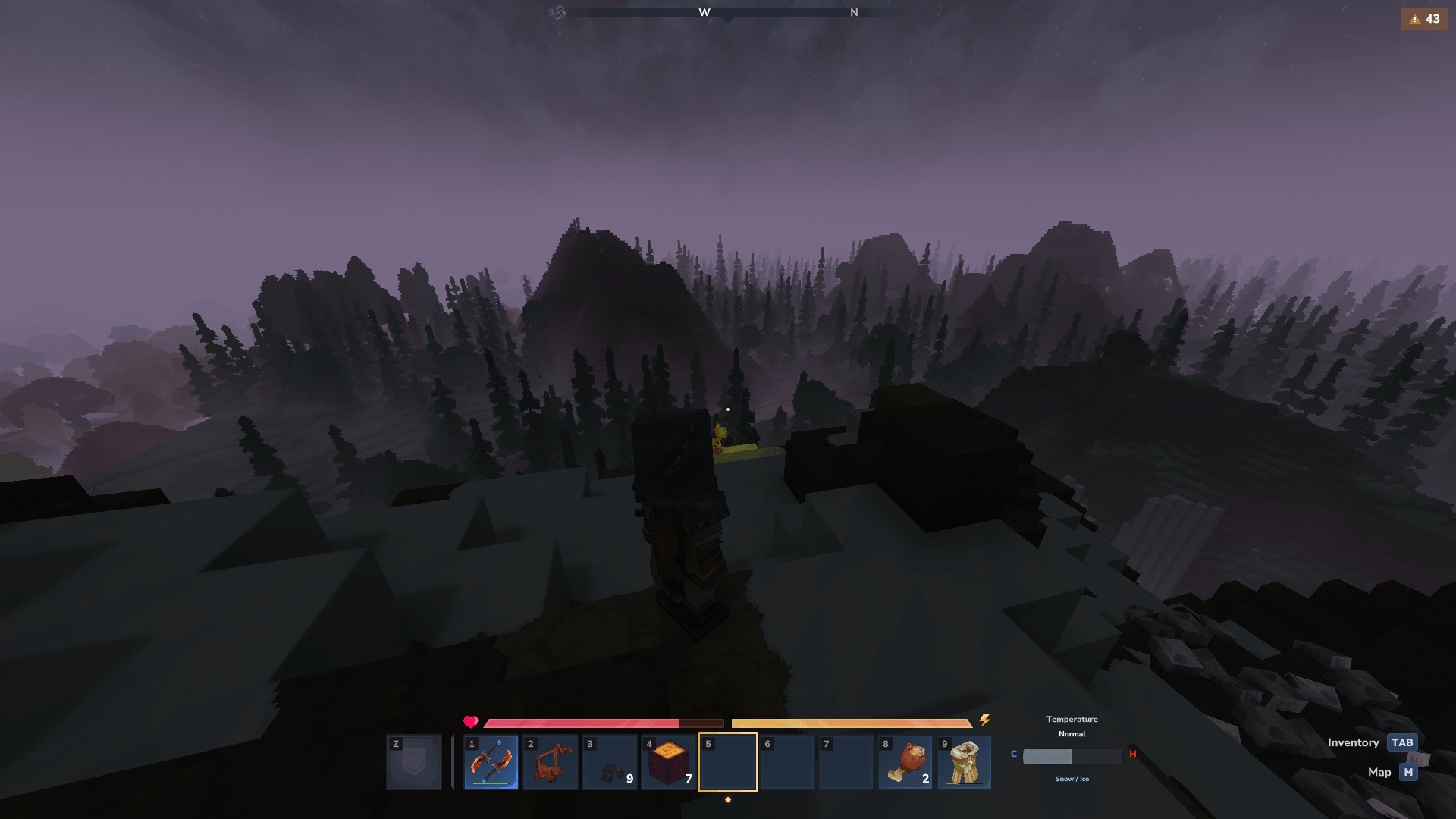The width and height of the screenshot is (1456, 819).
Task: Select the stack of nine coal lumps
Action: pos(610,762)
